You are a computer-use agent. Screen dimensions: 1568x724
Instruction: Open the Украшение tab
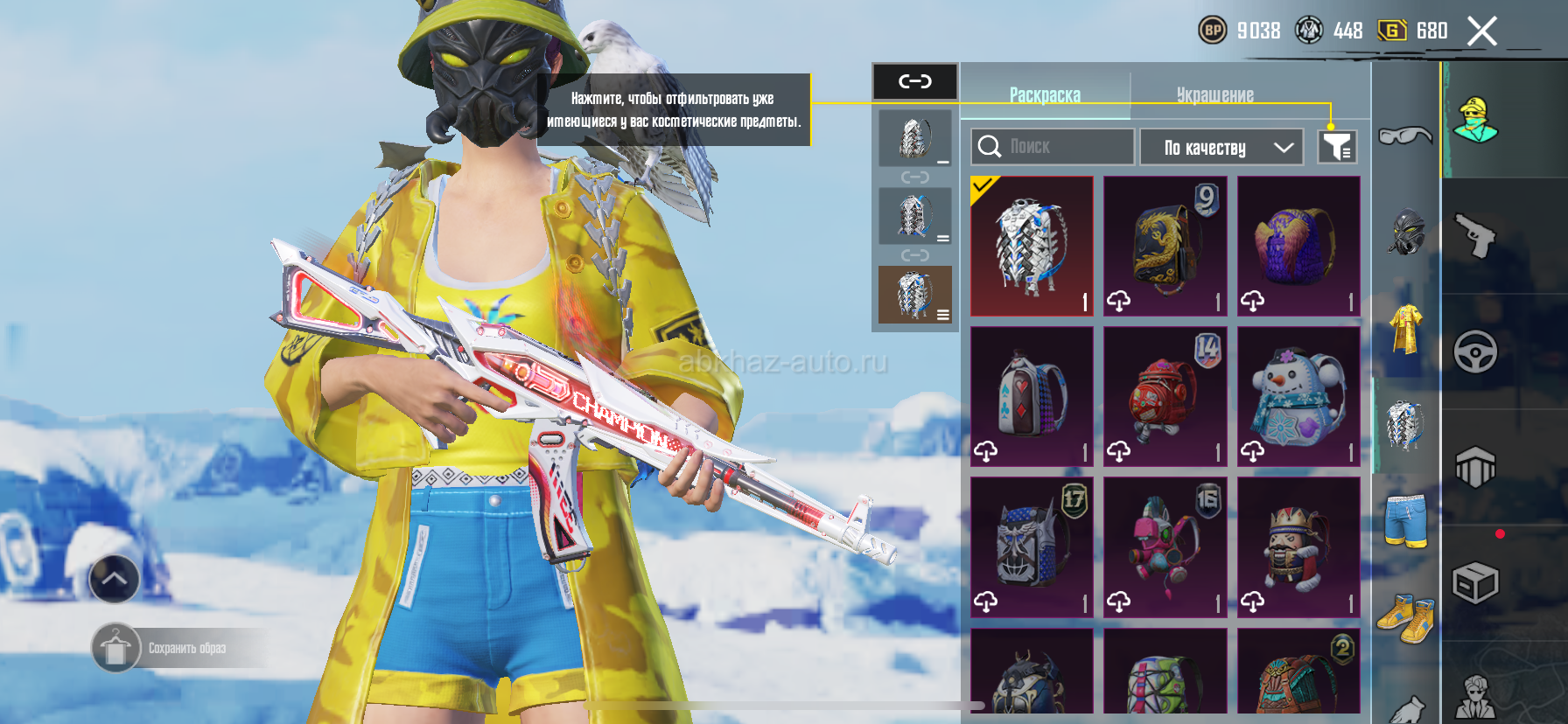[1214, 94]
